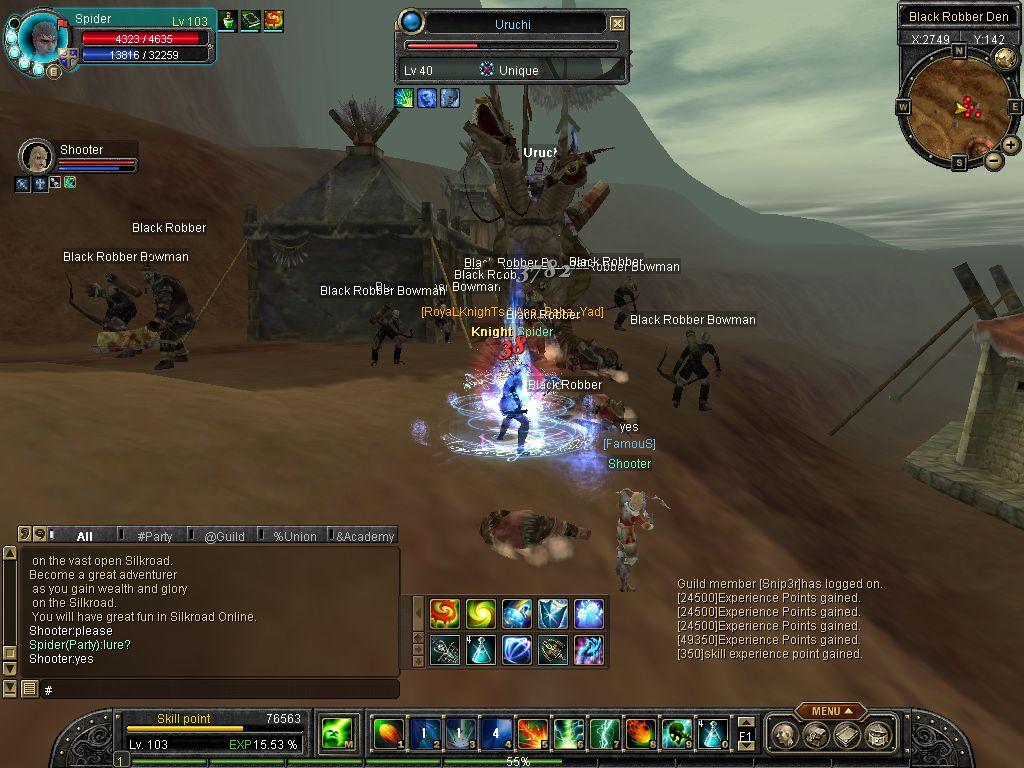Zoom in the minimap with plus button
This screenshot has width=1024, height=768.
(1011, 145)
